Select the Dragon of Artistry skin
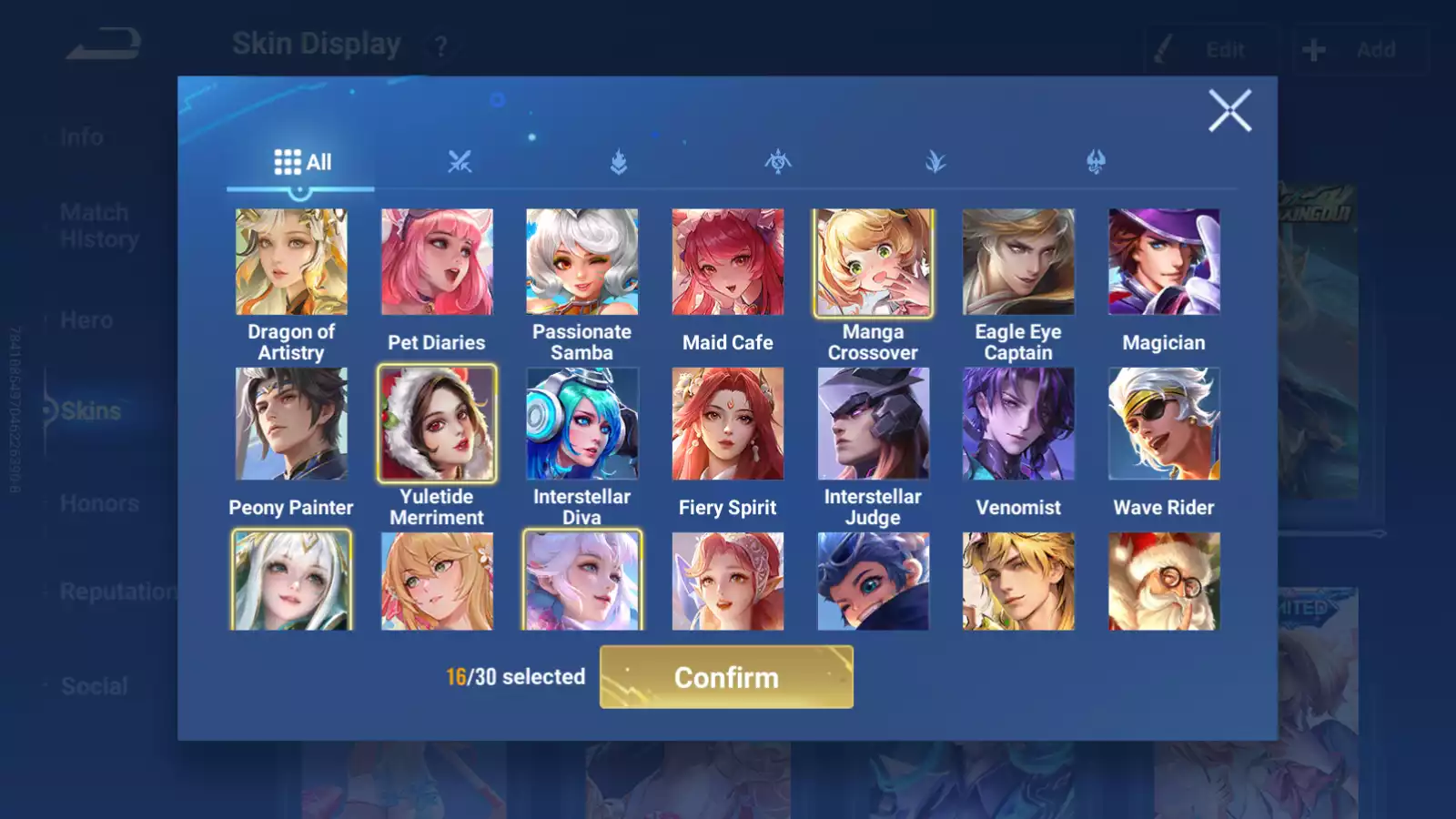Image resolution: width=1456 pixels, height=819 pixels. click(291, 262)
